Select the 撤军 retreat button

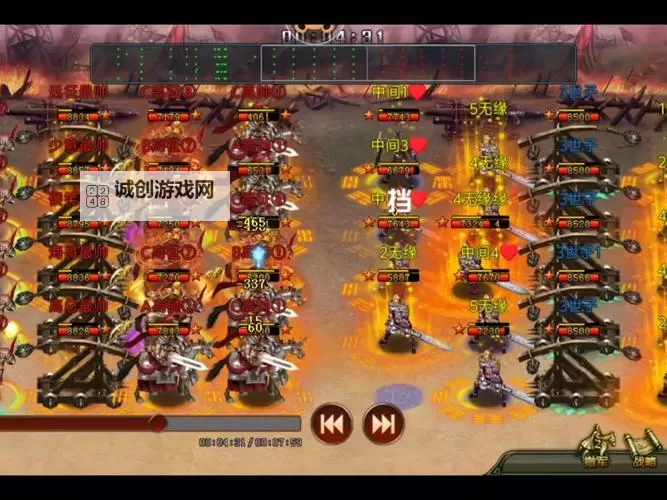point(598,448)
